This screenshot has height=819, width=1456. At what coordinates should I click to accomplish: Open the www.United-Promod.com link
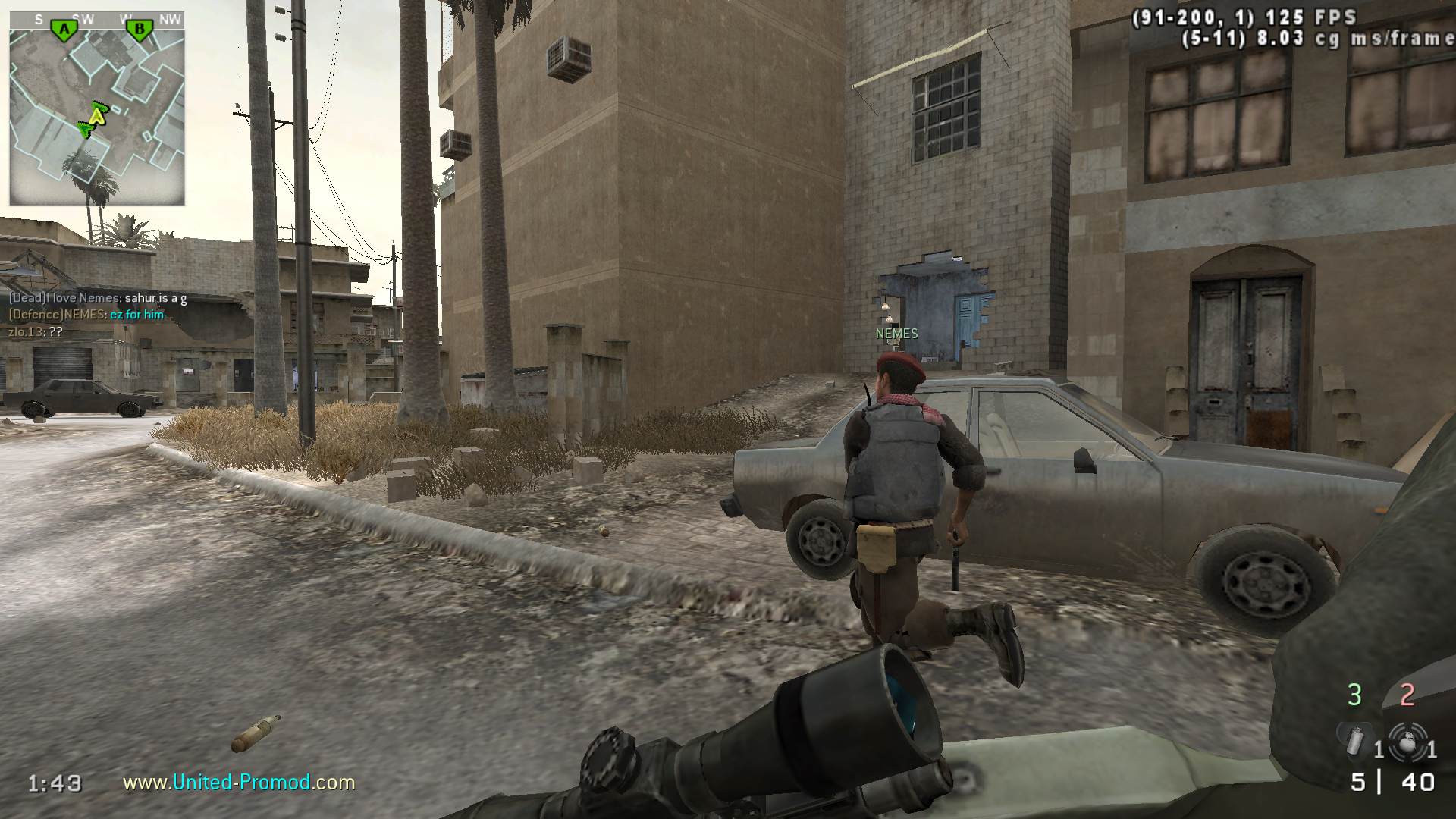pos(239,782)
